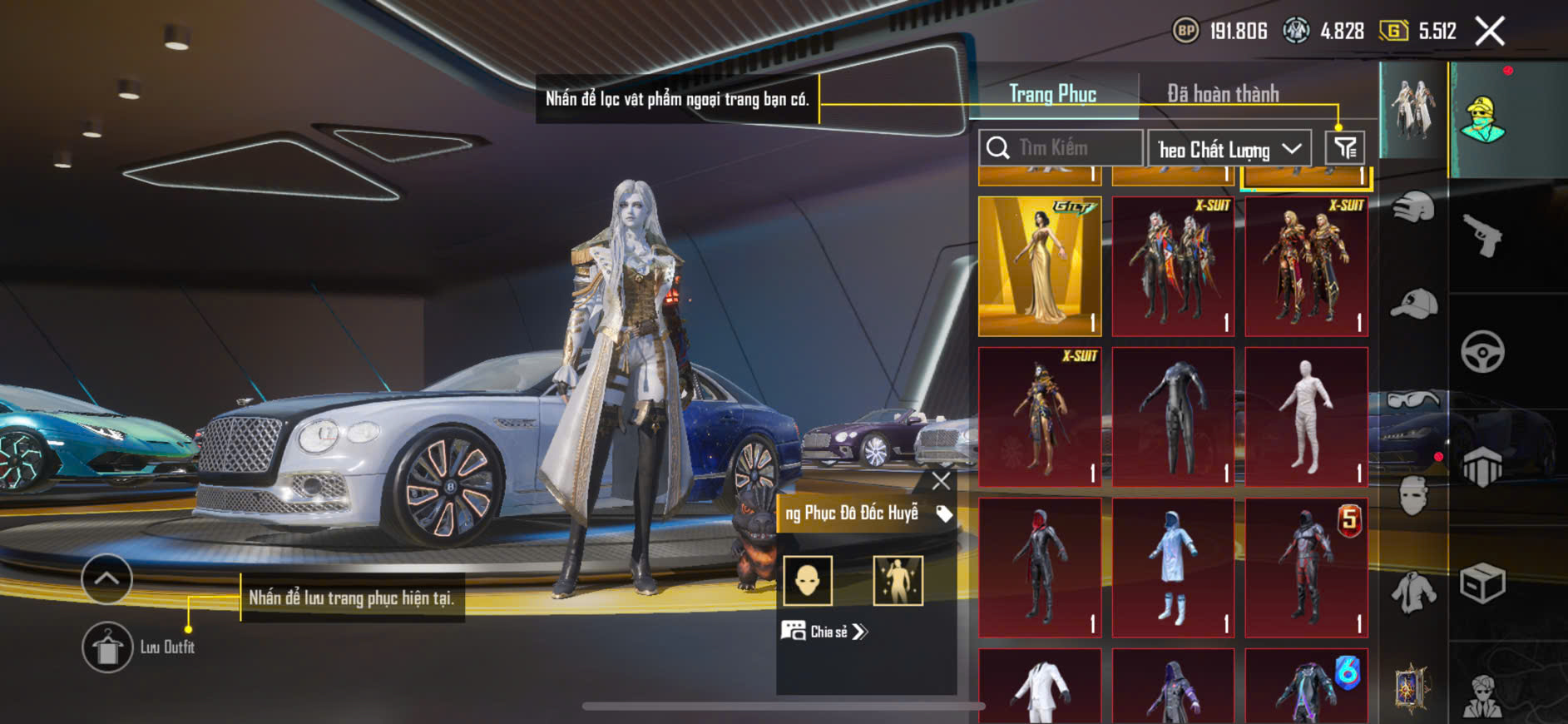Screen dimensions: 1568x724
Task: Open the sparkling emote pose icon
Action: pos(898,580)
